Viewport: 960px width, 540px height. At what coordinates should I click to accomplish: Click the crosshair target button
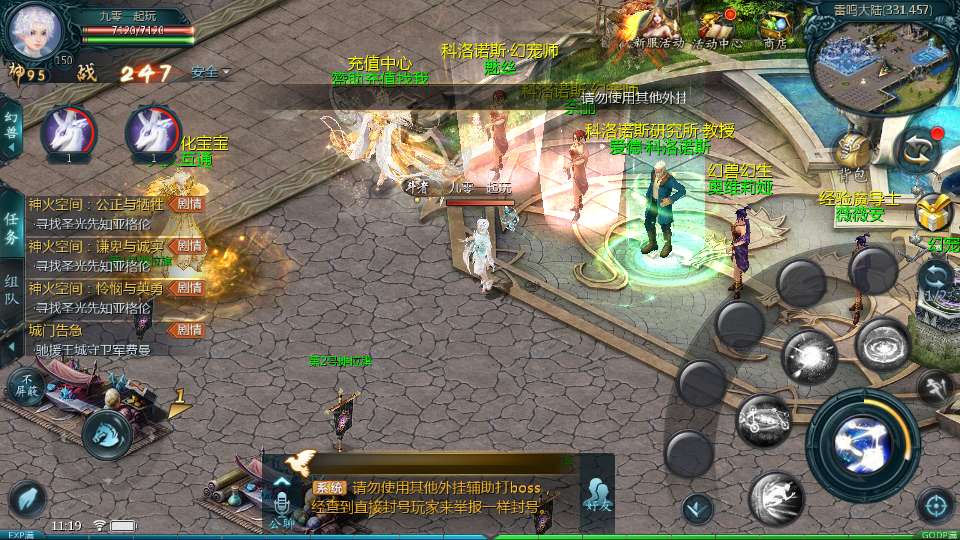click(x=935, y=505)
